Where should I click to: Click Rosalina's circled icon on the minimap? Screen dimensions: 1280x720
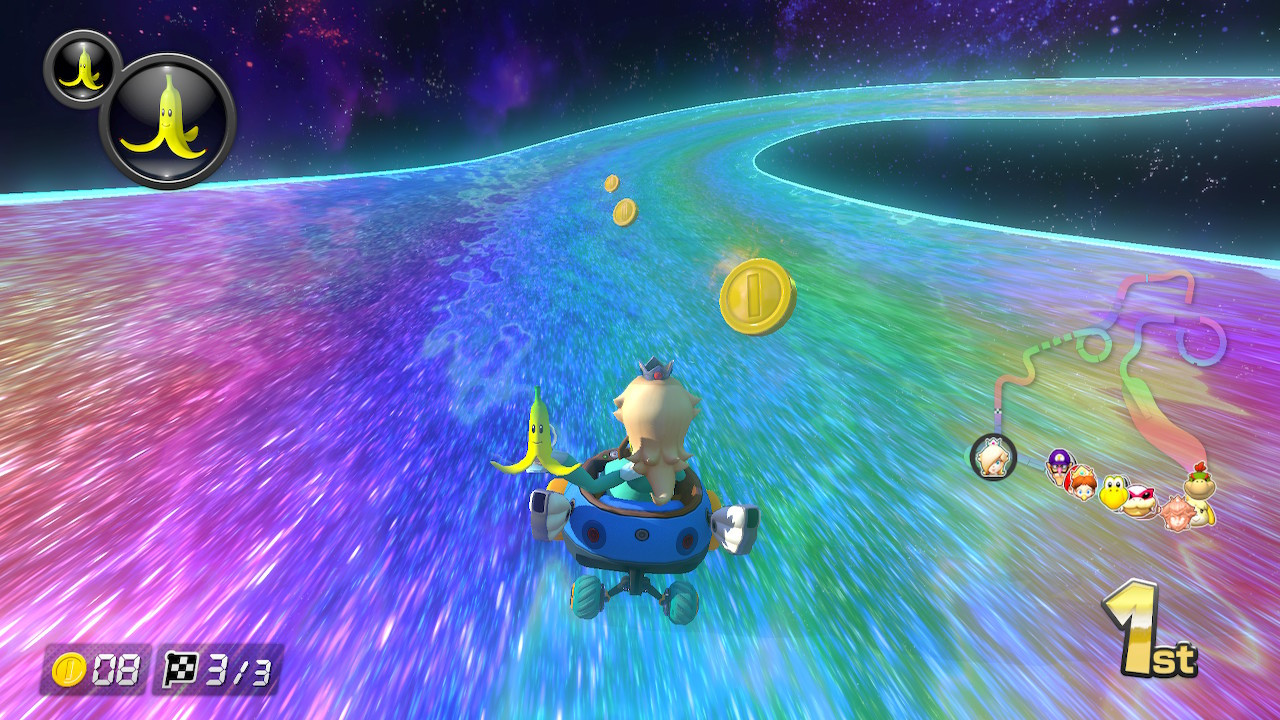(x=992, y=459)
